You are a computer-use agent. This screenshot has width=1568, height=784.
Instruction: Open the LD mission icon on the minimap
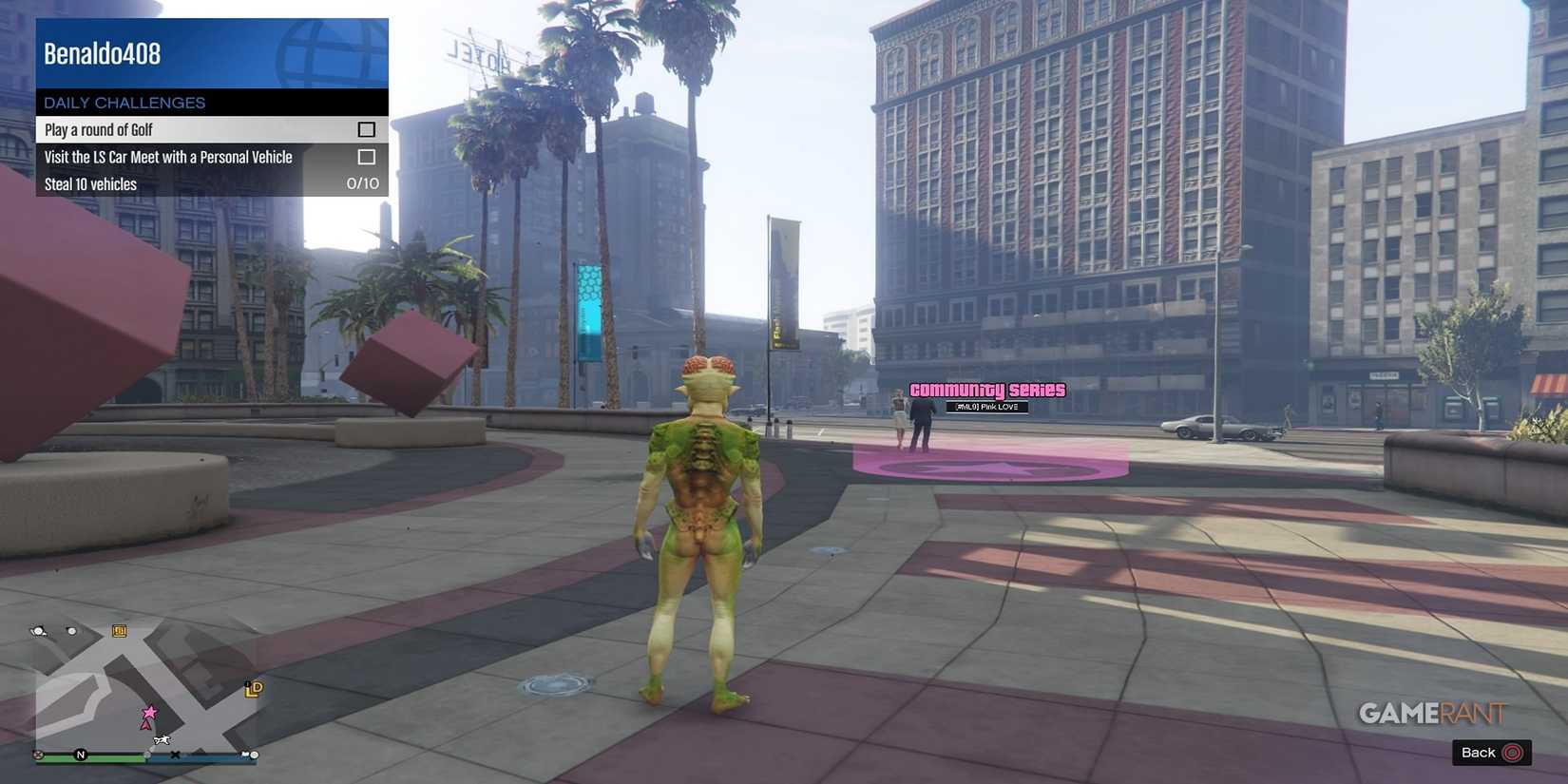tap(253, 686)
